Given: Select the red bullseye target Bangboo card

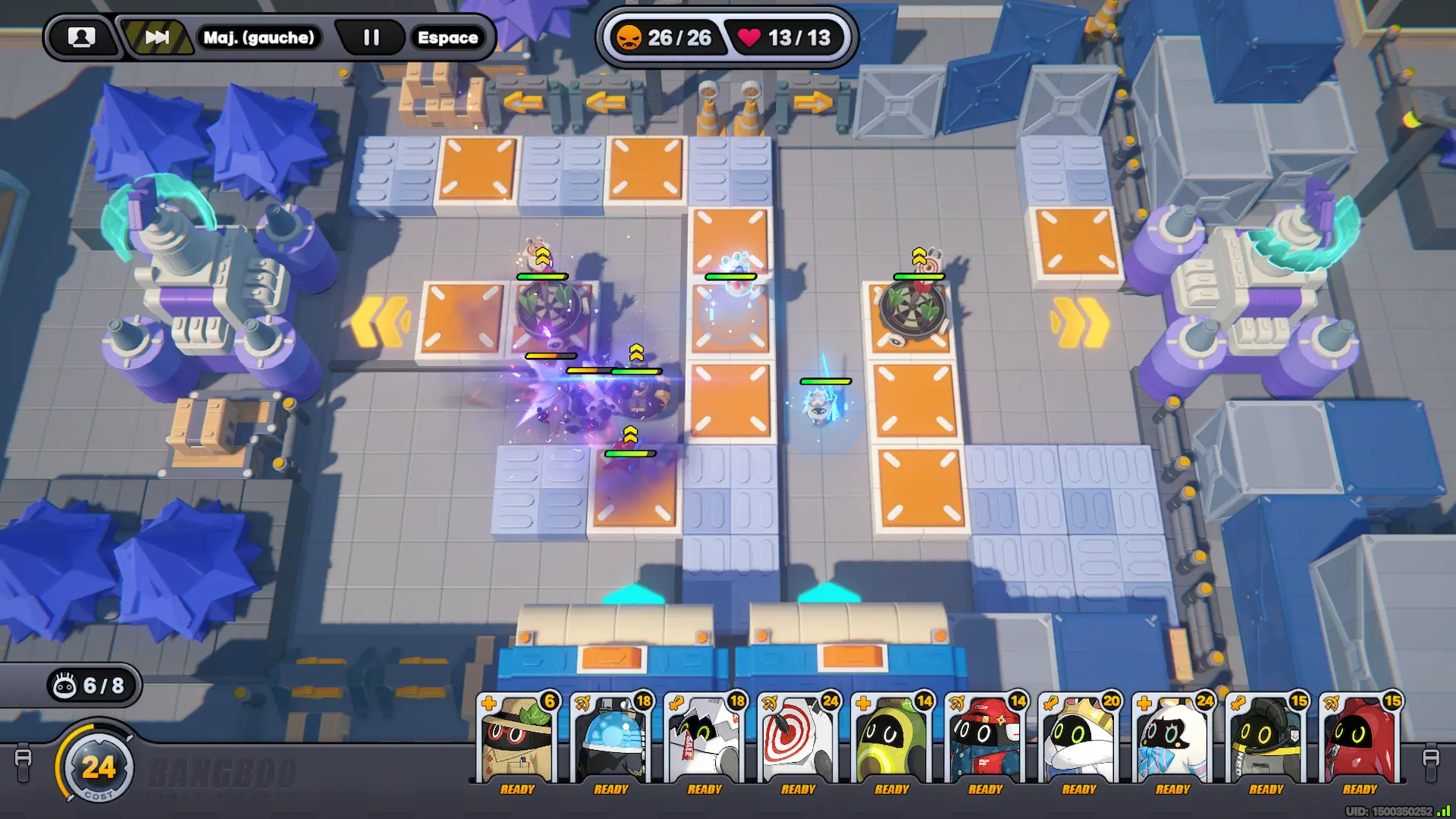Looking at the screenshot, I should click(798, 741).
